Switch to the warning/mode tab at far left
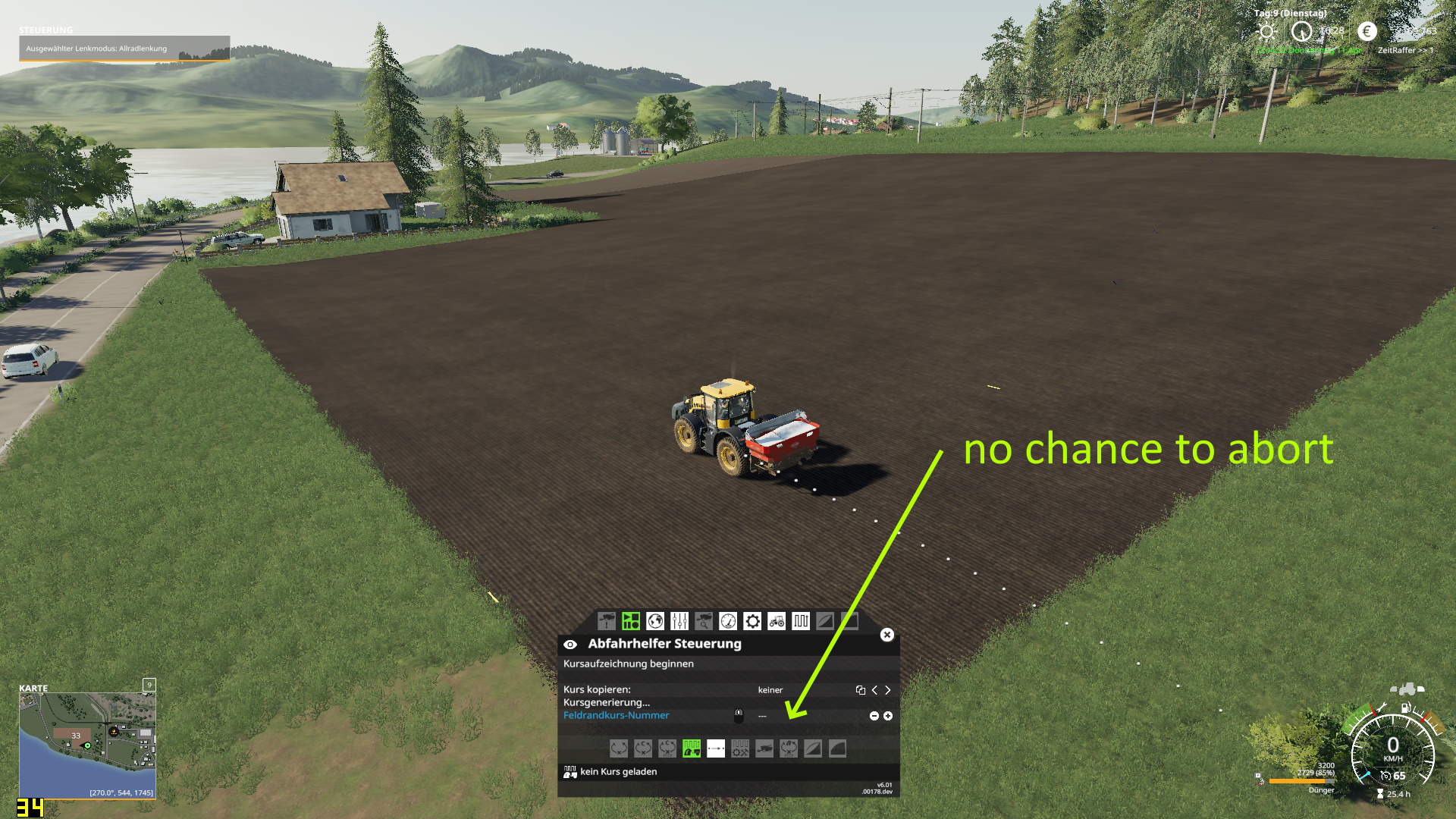Screen dimensions: 1456x819 [606, 621]
